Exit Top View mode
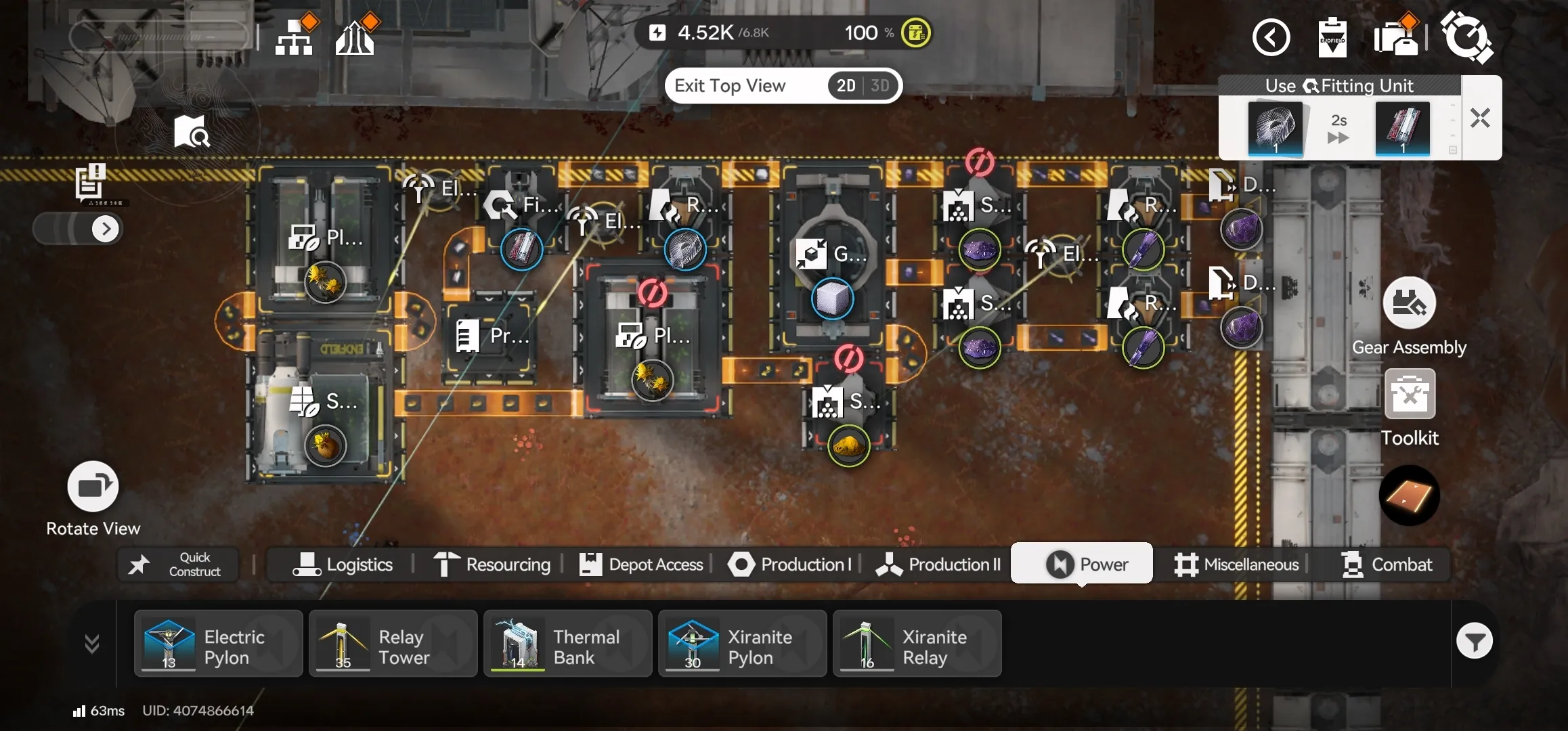 [x=730, y=86]
